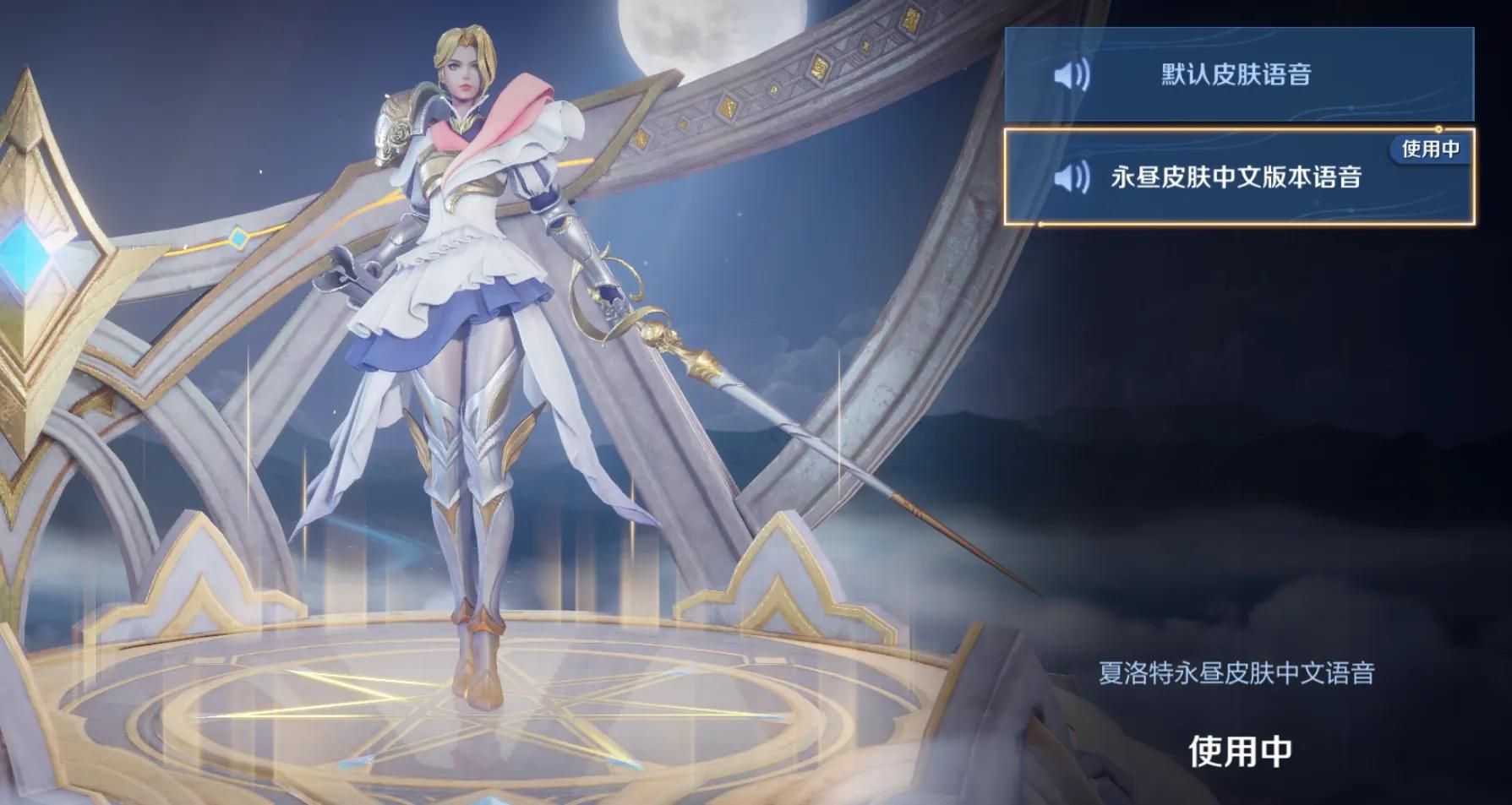Switch active voice to the default skin voice
This screenshot has height=805, width=1512.
1242,76
